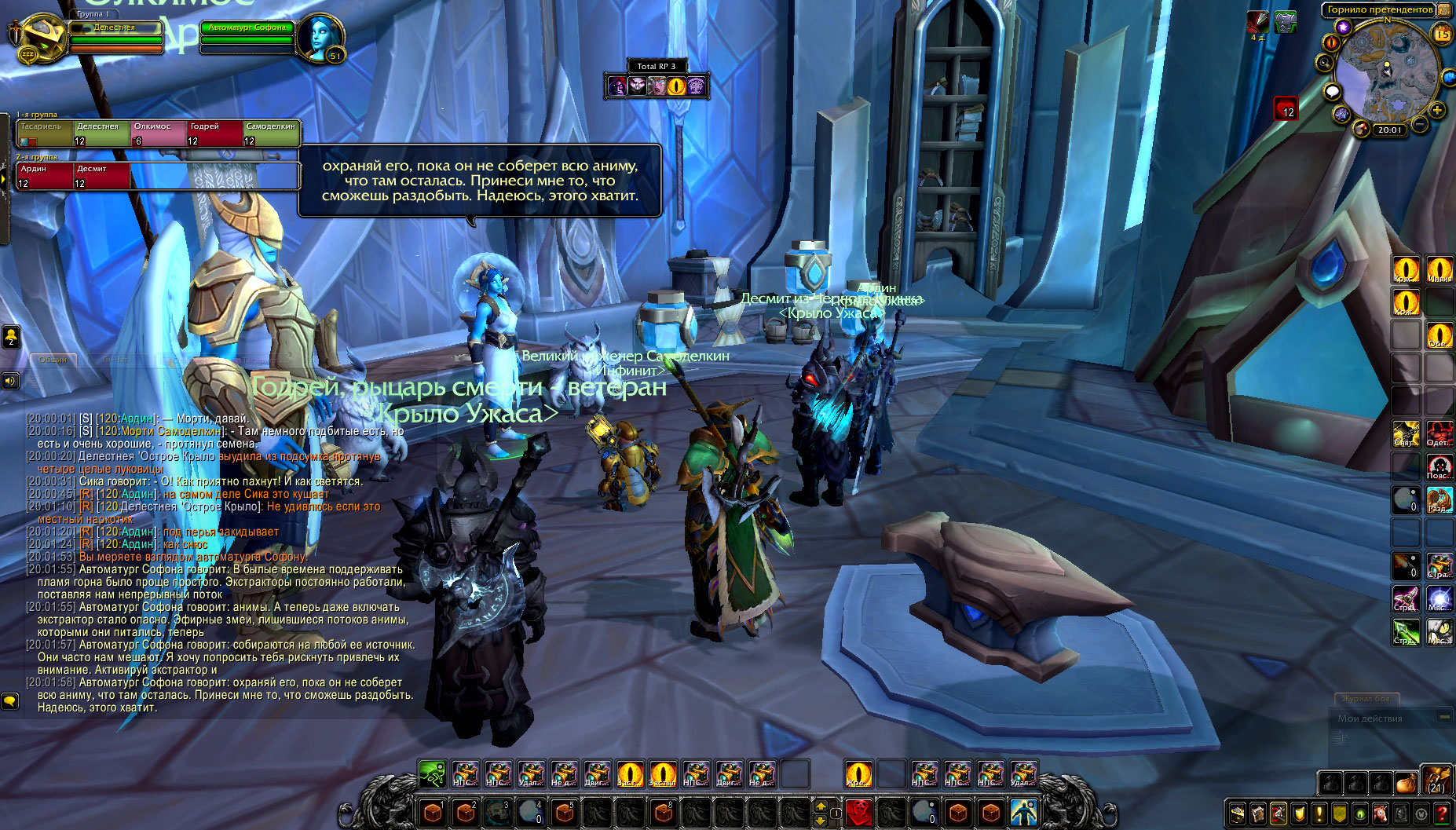The height and width of the screenshot is (830, 1456).
Task: Open the quest log exclamation mark button
Action: tap(1319, 814)
